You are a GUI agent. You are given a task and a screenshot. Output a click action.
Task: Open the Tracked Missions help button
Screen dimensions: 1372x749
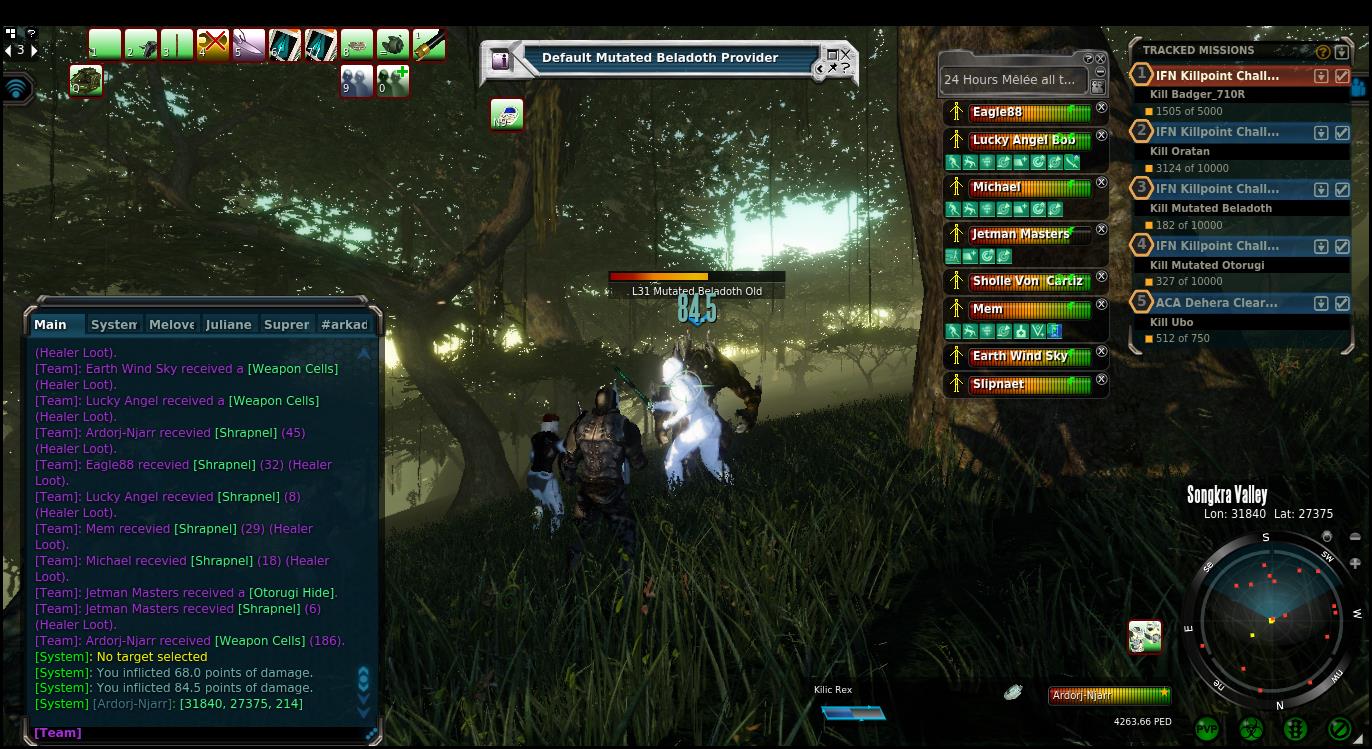click(x=1323, y=51)
